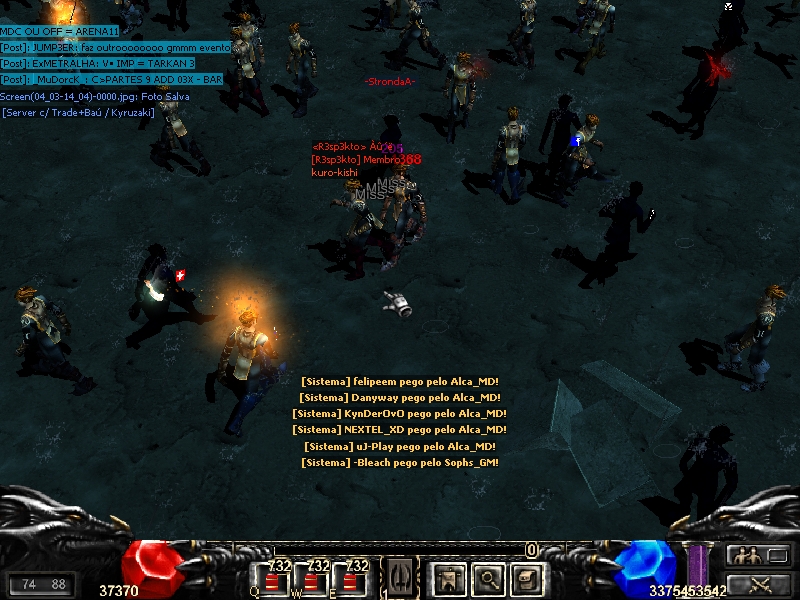This screenshot has height=600, width=800.
Task: Open the treasure chest inventory button
Action: [527, 577]
